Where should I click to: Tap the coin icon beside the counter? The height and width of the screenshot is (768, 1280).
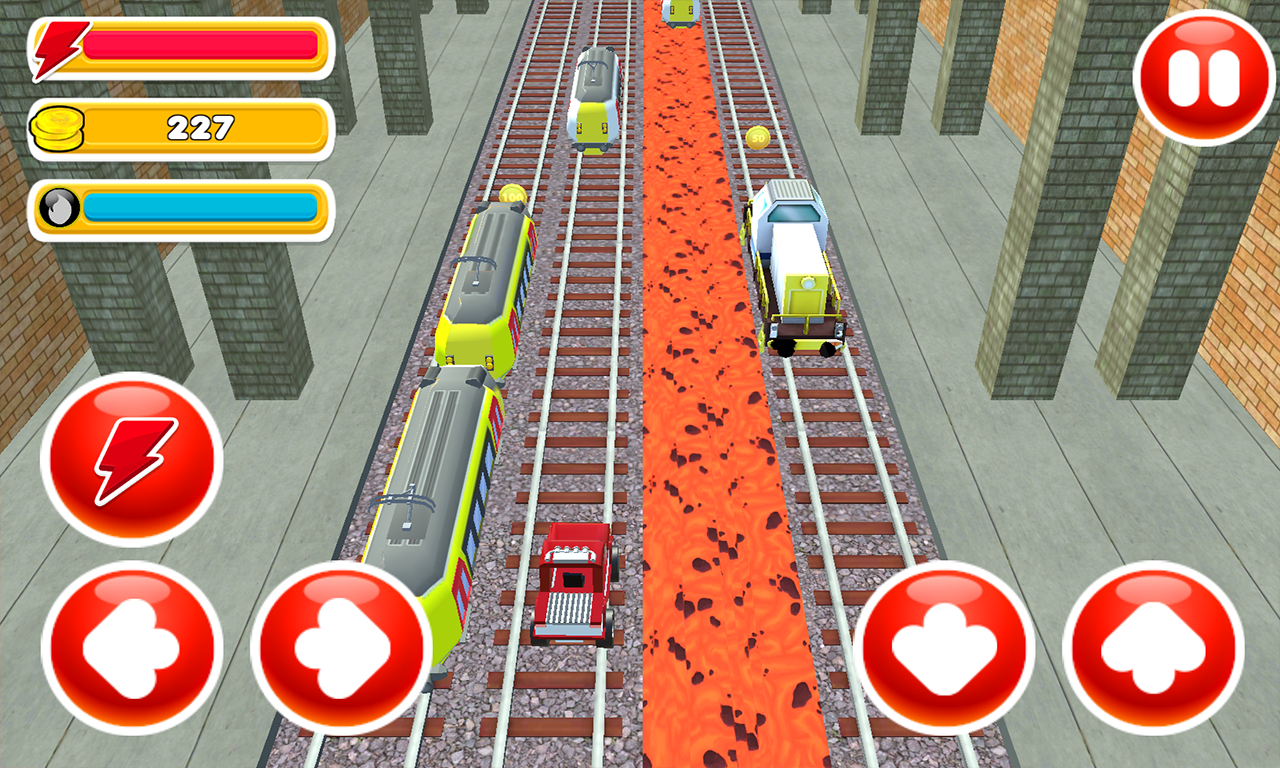pyautogui.click(x=58, y=128)
